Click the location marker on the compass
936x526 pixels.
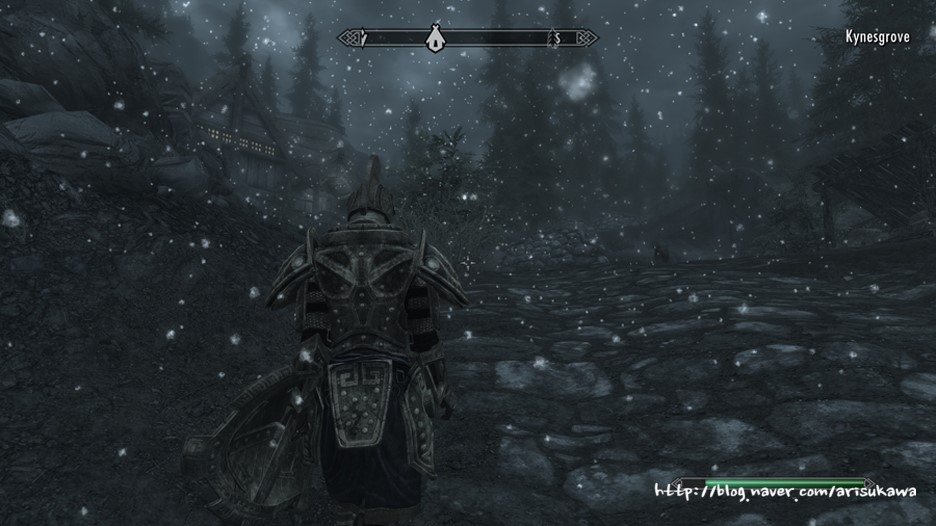(x=434, y=38)
